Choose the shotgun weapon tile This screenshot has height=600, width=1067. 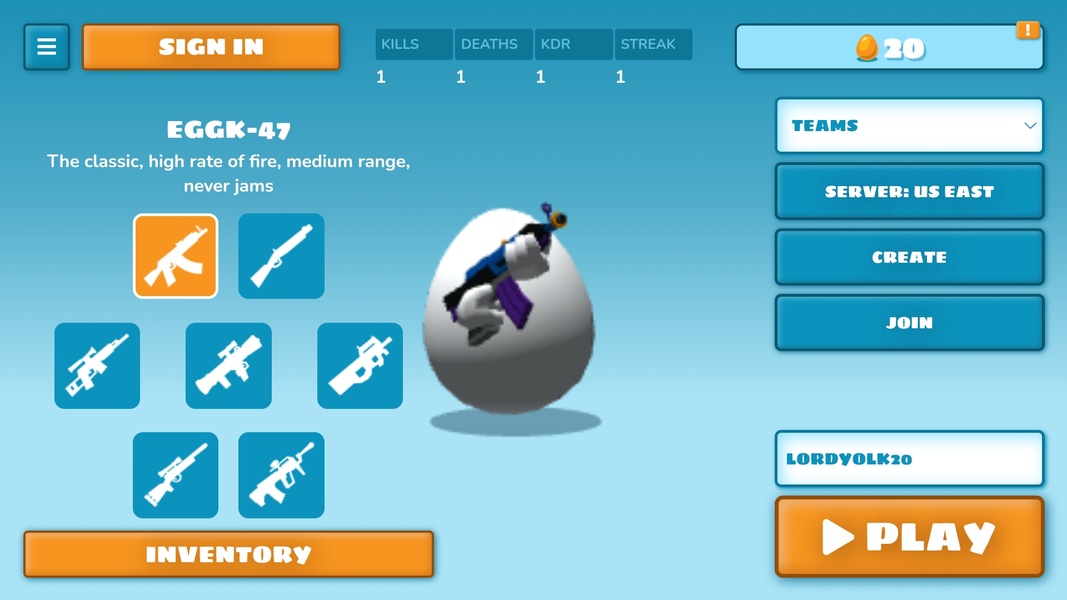(281, 256)
